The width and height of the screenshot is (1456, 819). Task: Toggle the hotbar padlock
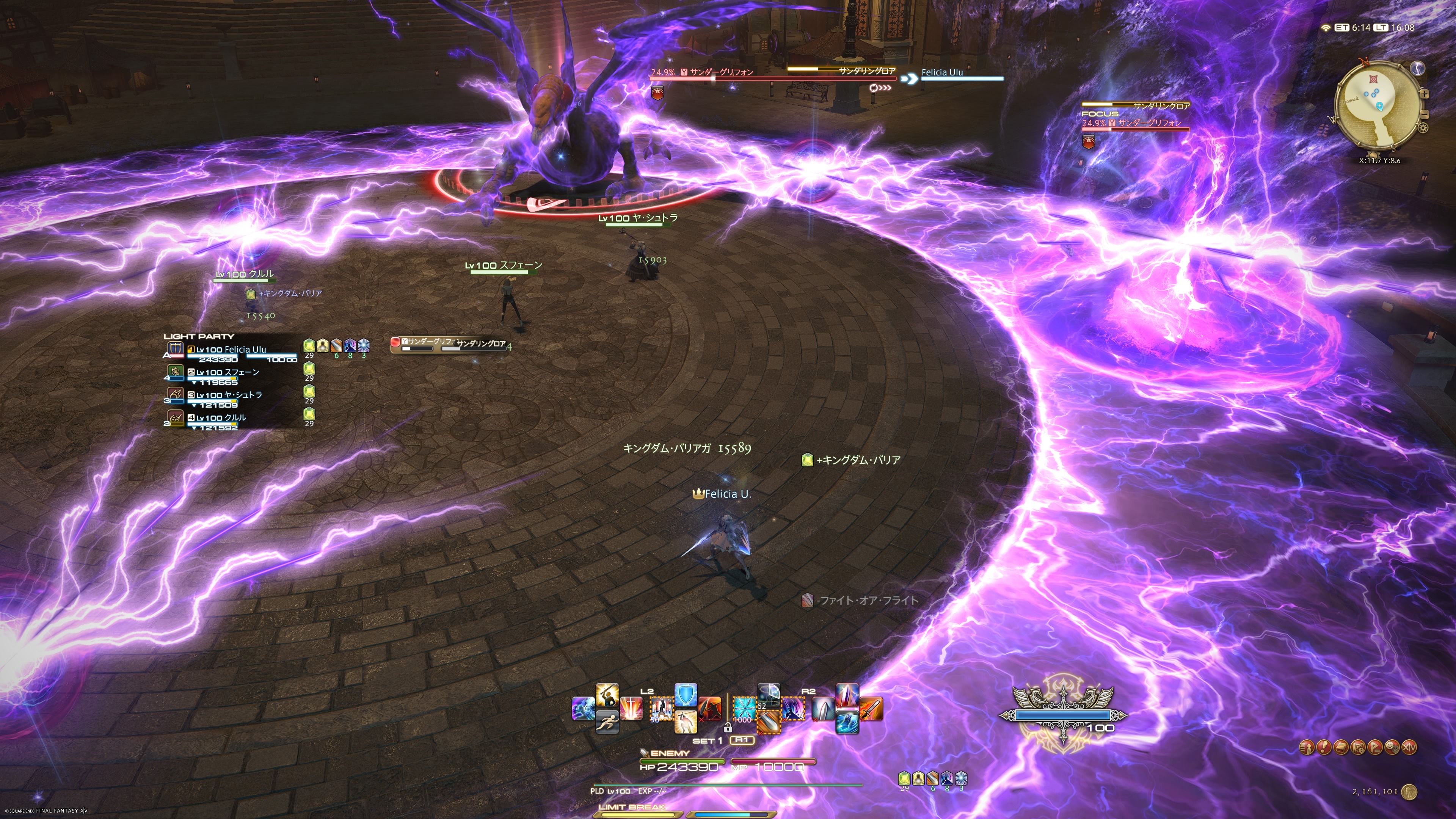728,728
